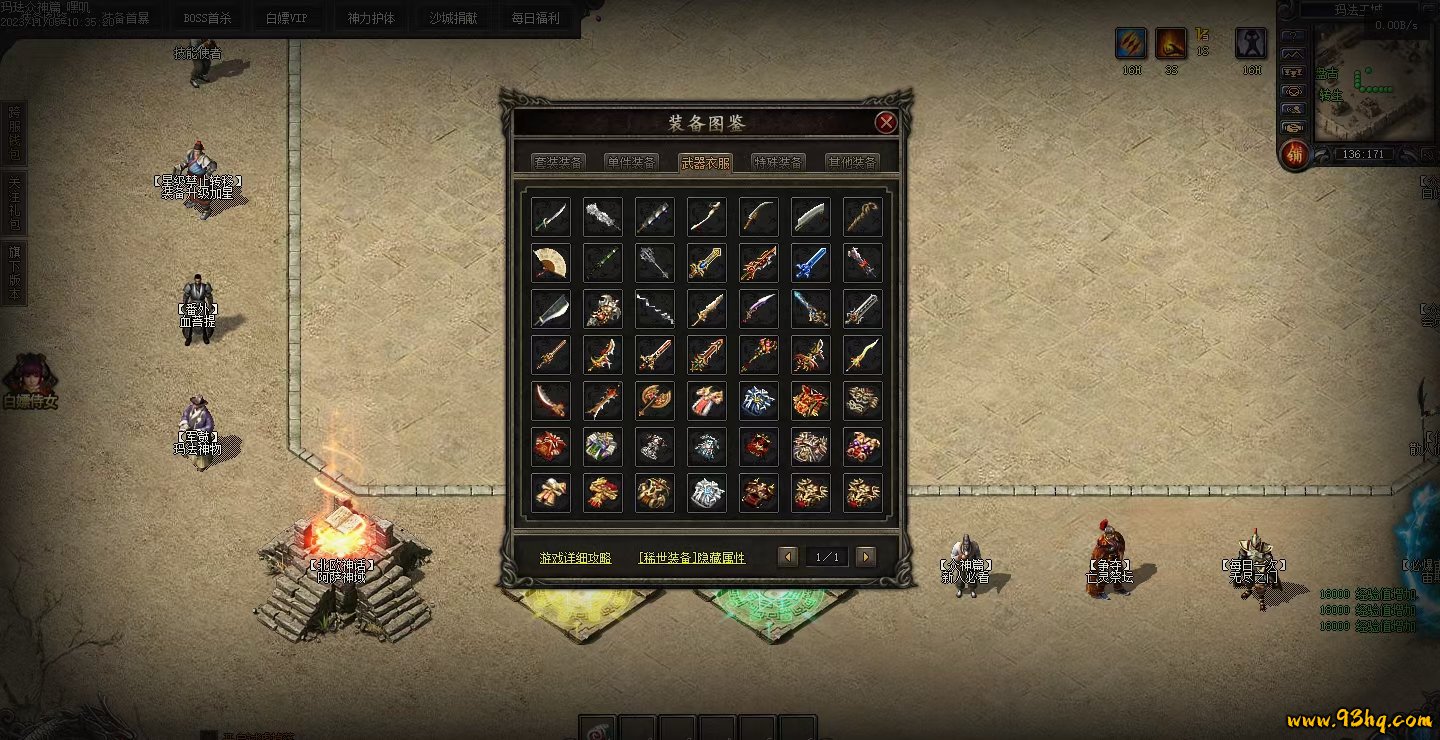The height and width of the screenshot is (740, 1440).
Task: Open the 沙城捐献 menu entry
Action: pyautogui.click(x=453, y=18)
